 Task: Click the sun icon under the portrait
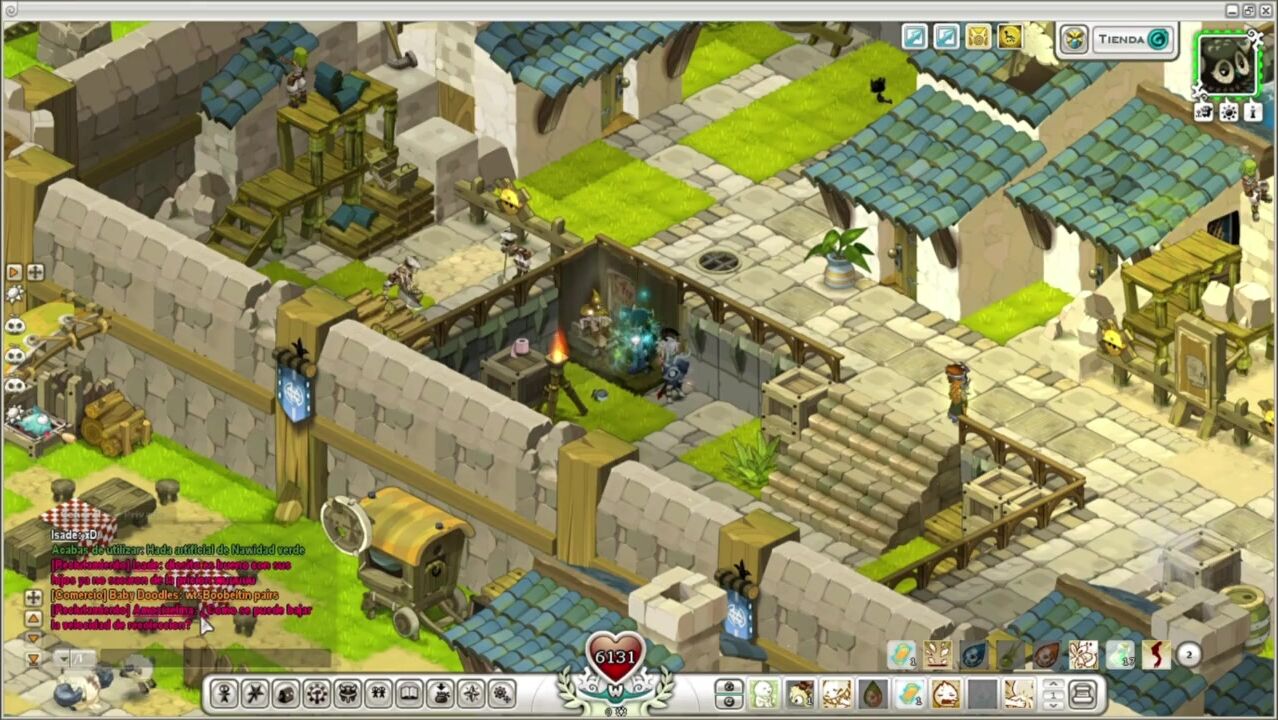(1229, 113)
